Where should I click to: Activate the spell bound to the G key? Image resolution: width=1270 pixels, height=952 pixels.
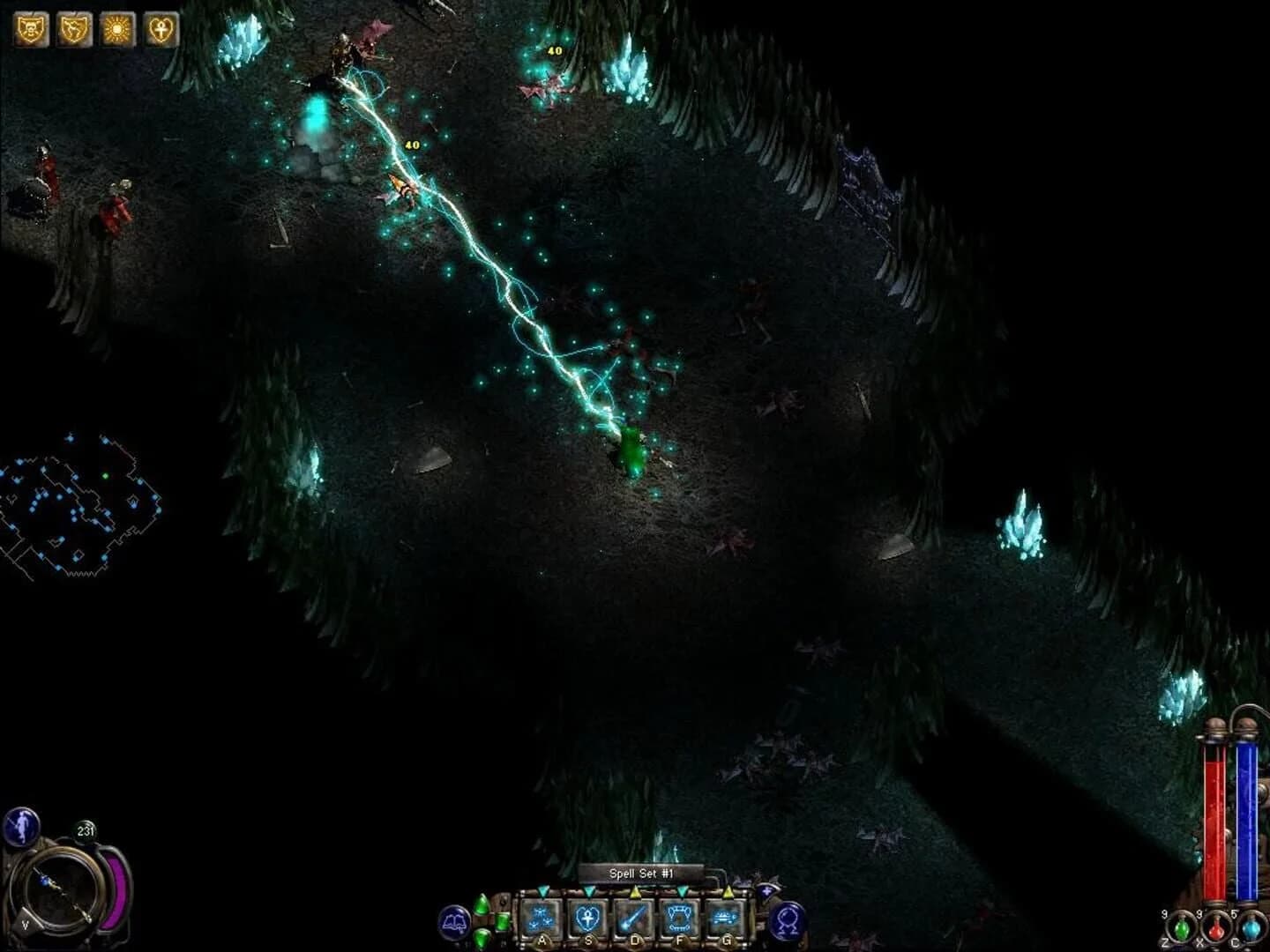(x=725, y=917)
